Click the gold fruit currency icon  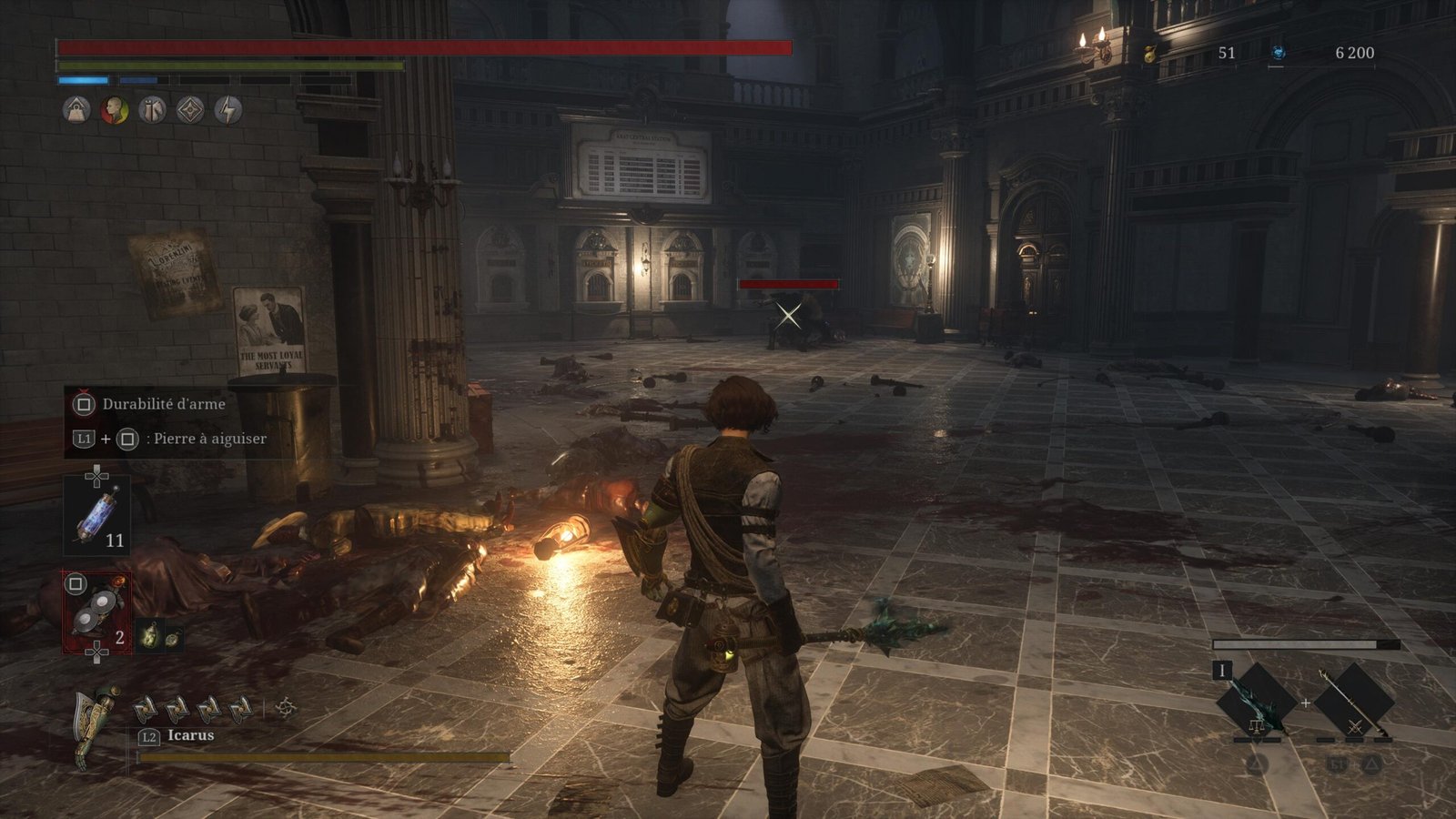[x=1150, y=53]
